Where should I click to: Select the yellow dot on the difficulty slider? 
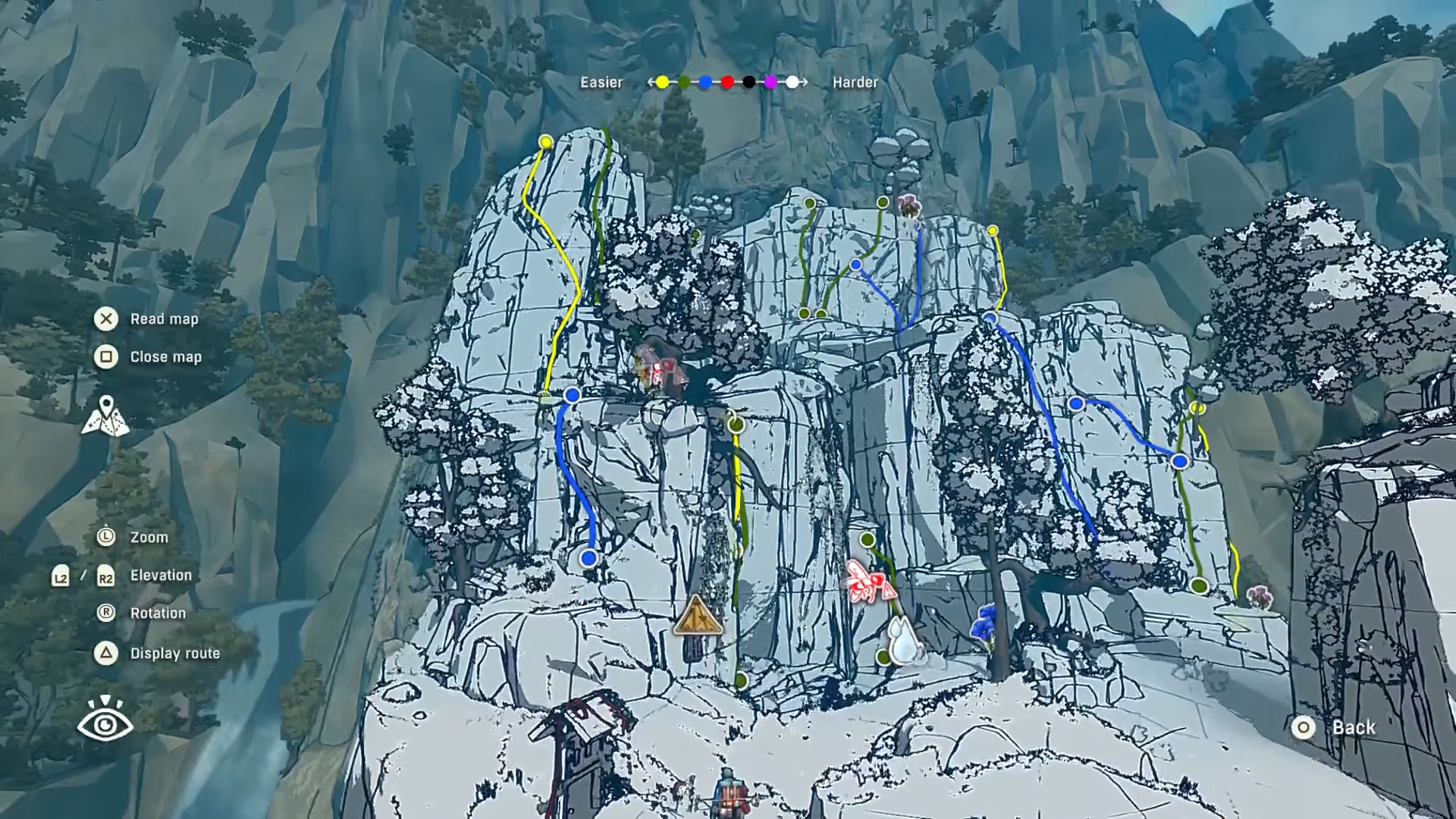pos(662,83)
